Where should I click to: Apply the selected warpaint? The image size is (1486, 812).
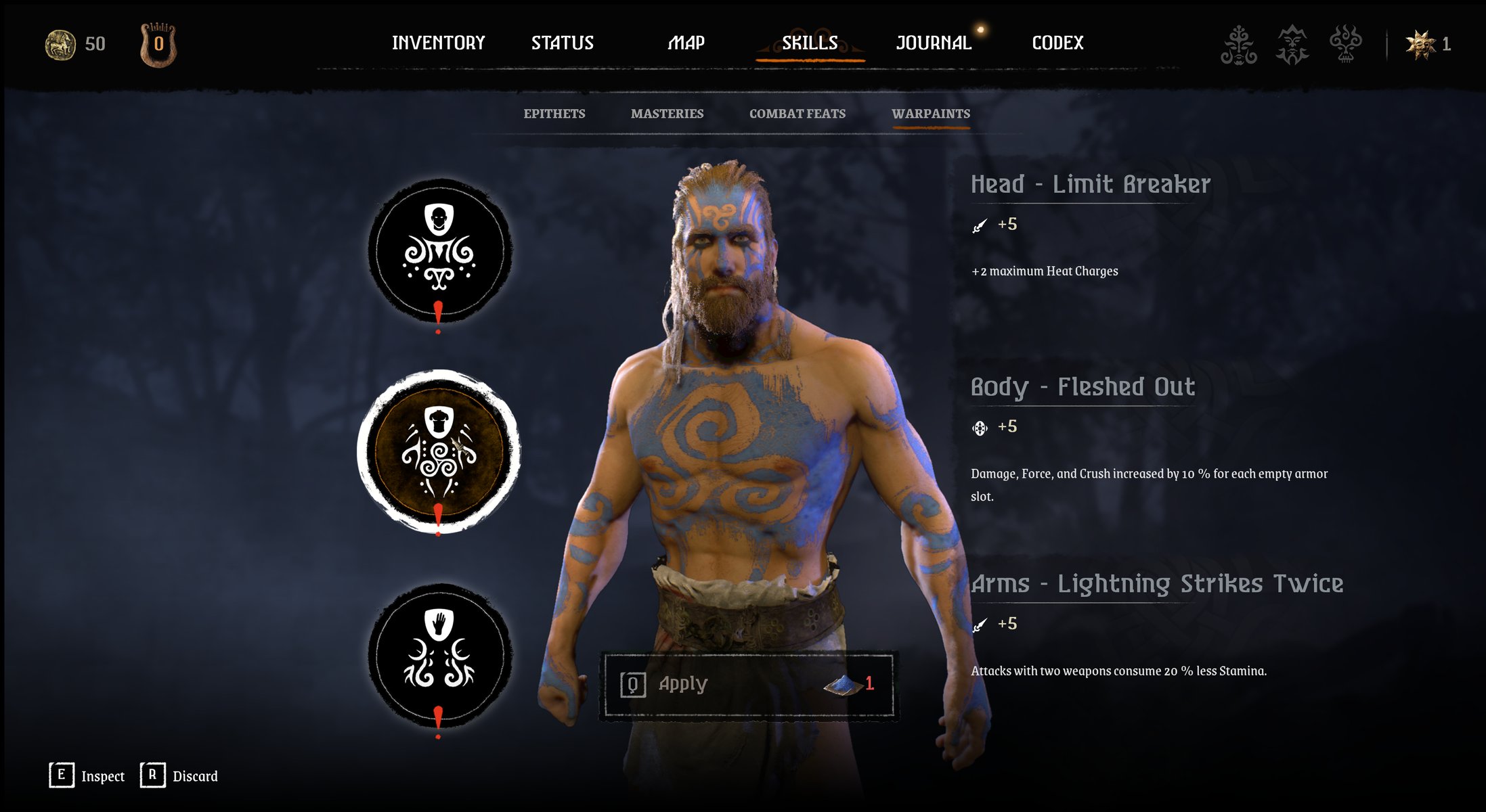pos(747,684)
